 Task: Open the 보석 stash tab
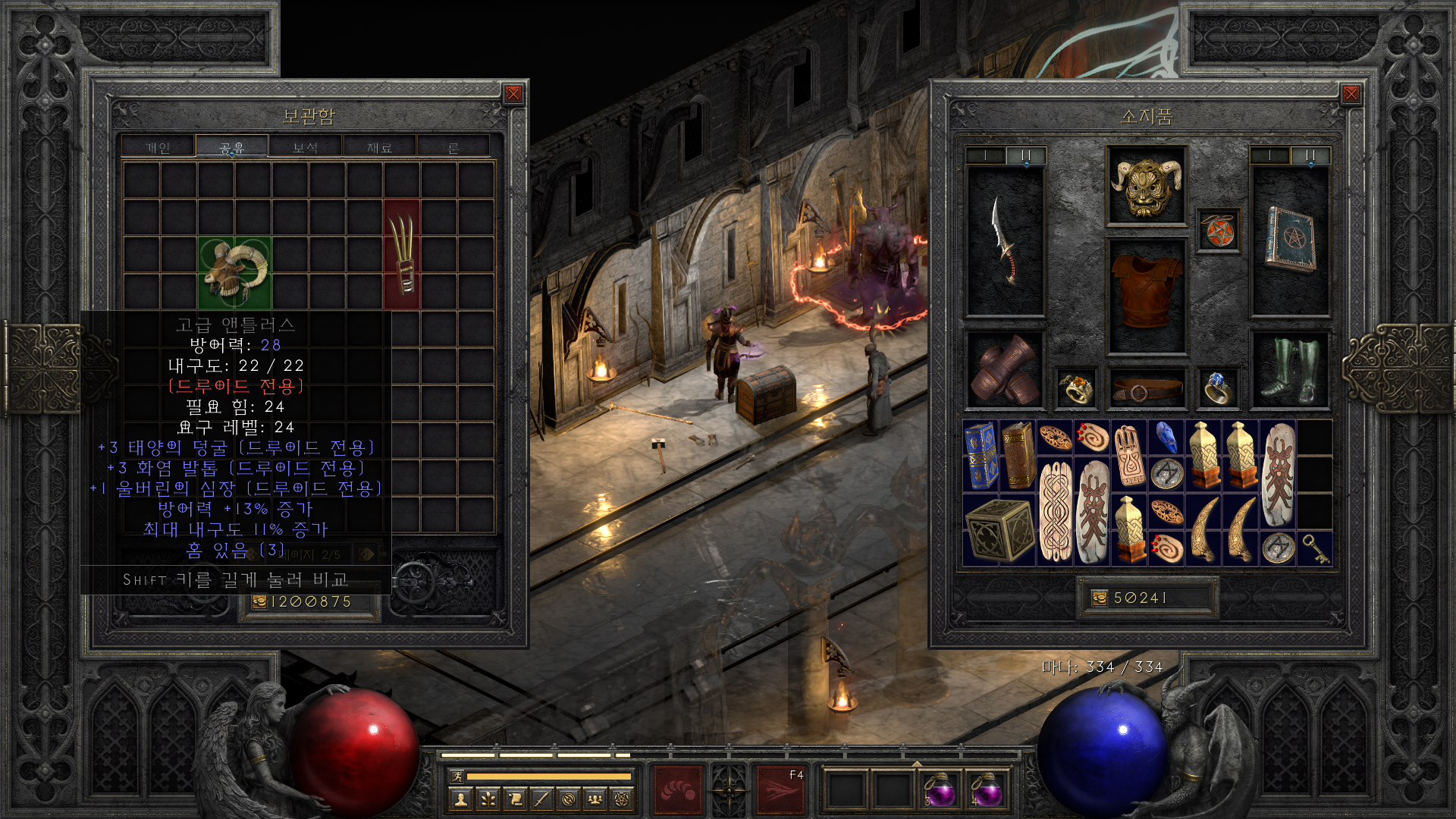coord(305,147)
